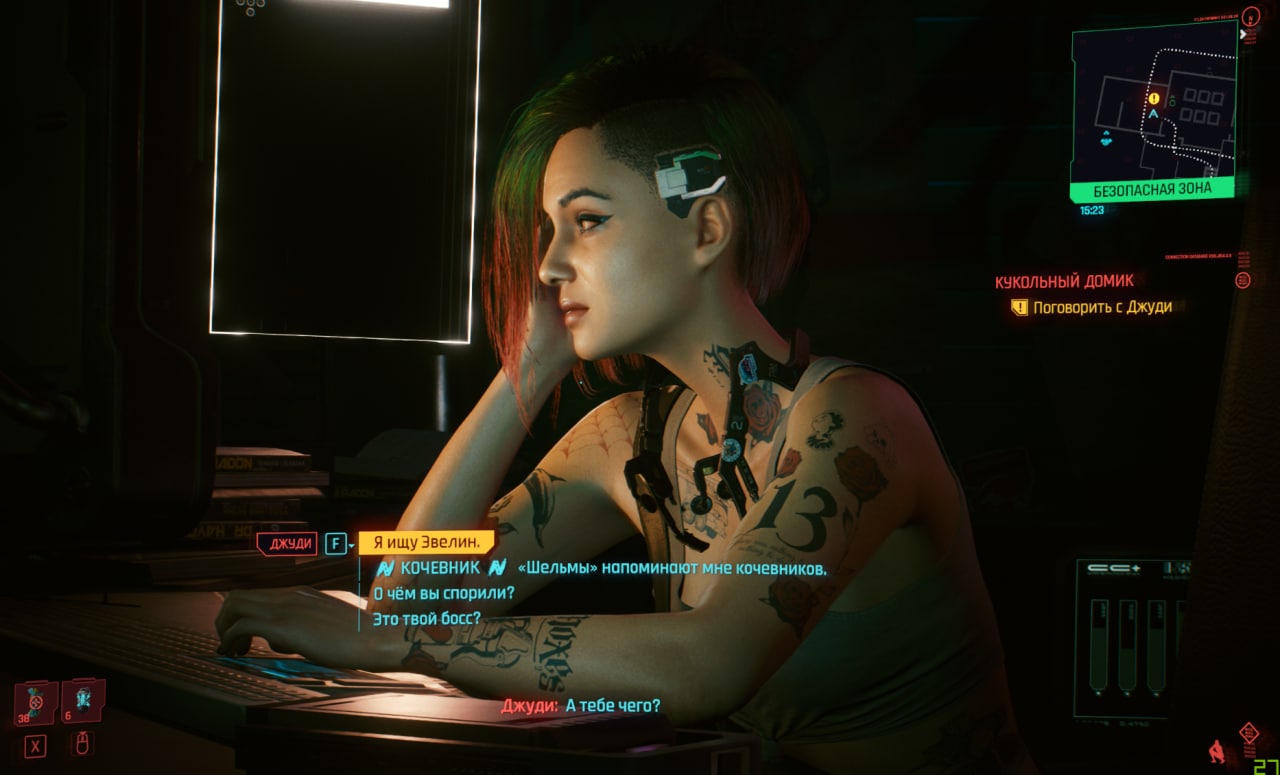The width and height of the screenshot is (1280, 775).
Task: Click the round phone icon beside the quest tracker
Action: (1243, 281)
